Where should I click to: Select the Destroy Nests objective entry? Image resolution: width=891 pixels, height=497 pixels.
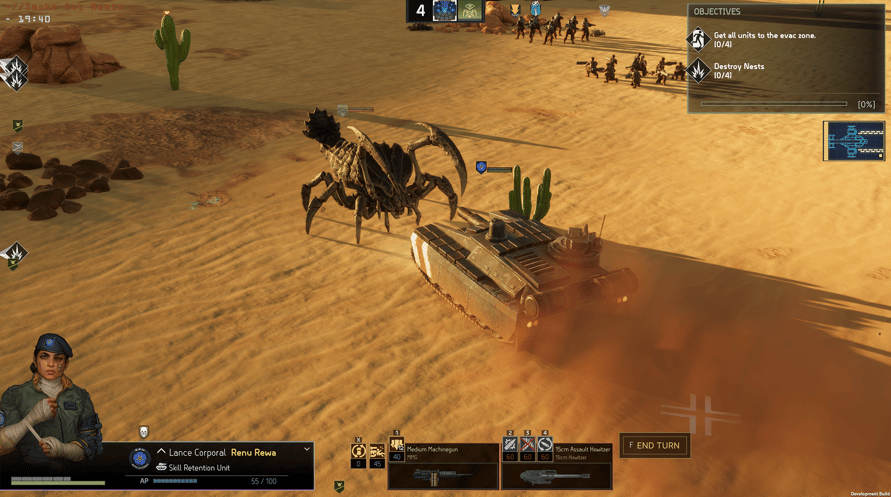click(x=740, y=71)
